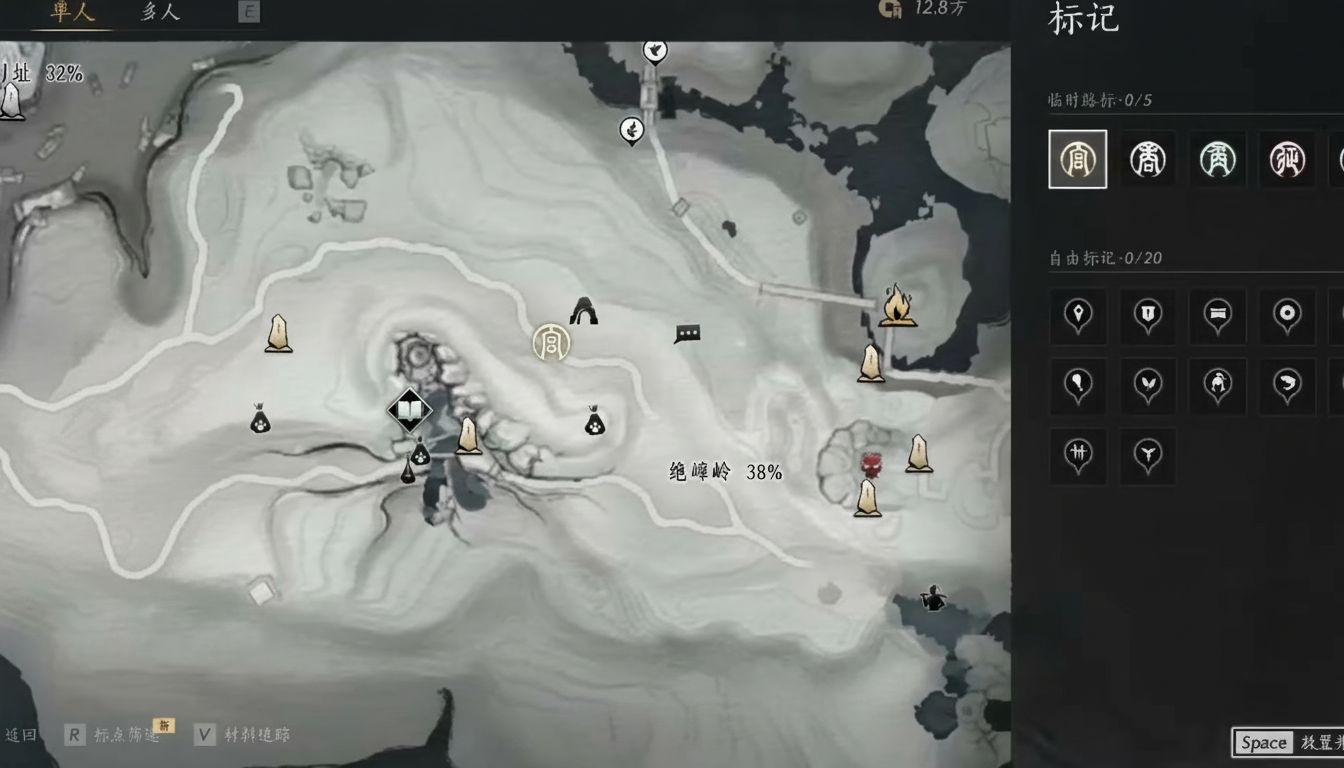
Task: Select the highlighted book marker on the map
Action: 410,410
